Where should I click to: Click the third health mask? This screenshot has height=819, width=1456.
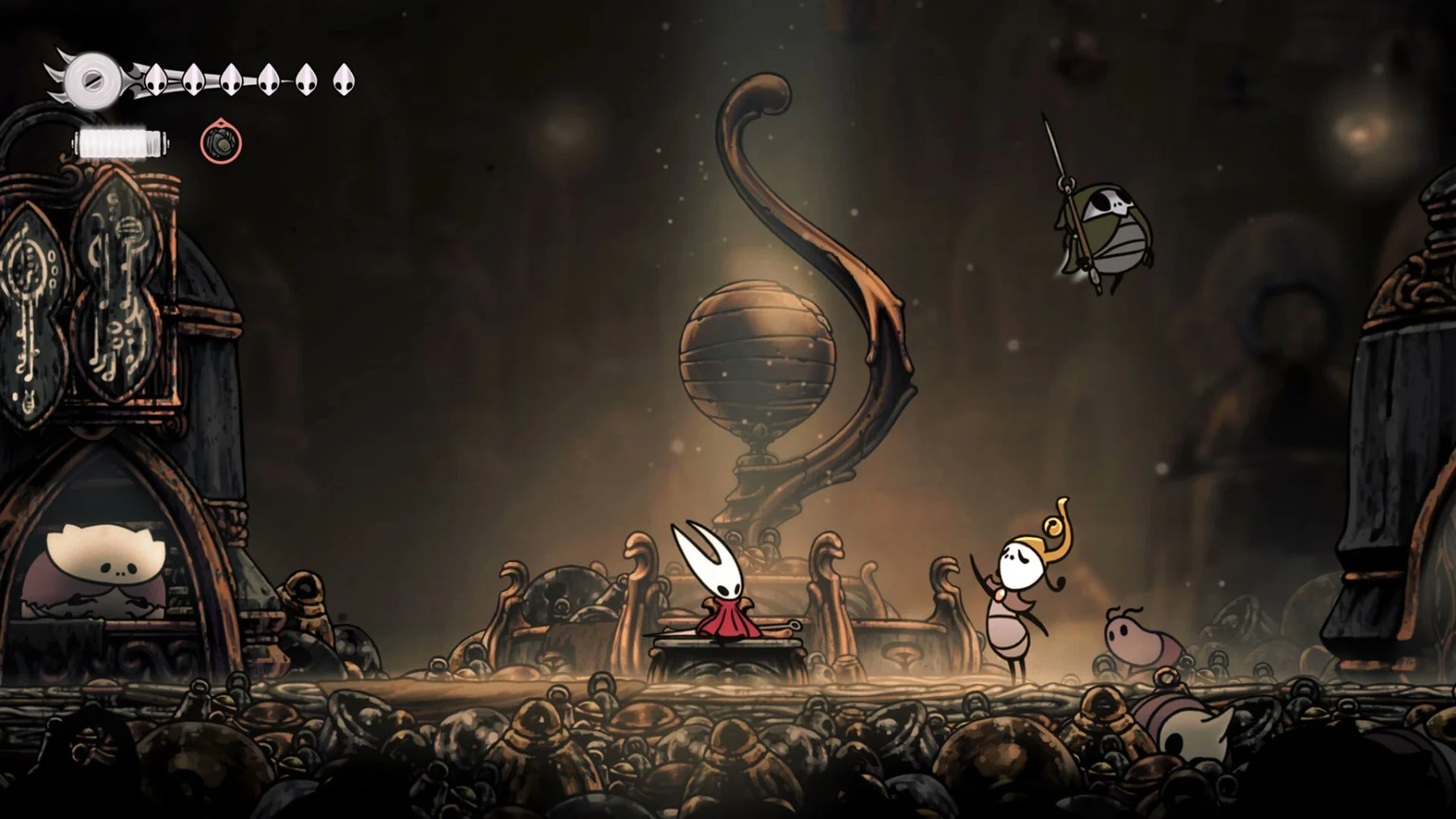(x=231, y=81)
